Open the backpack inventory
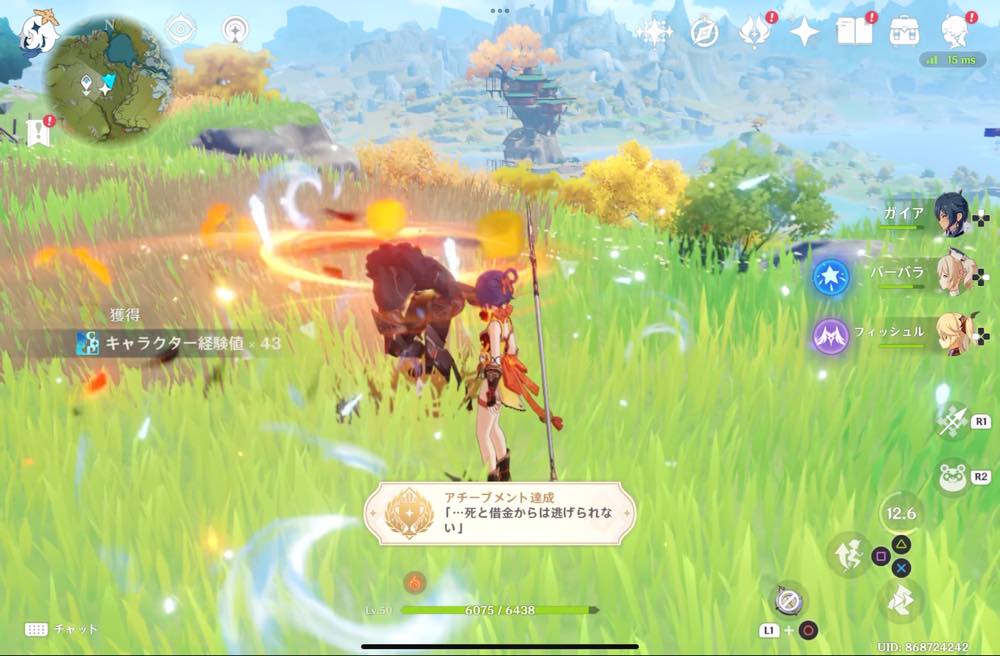This screenshot has width=1000, height=656. [x=905, y=32]
